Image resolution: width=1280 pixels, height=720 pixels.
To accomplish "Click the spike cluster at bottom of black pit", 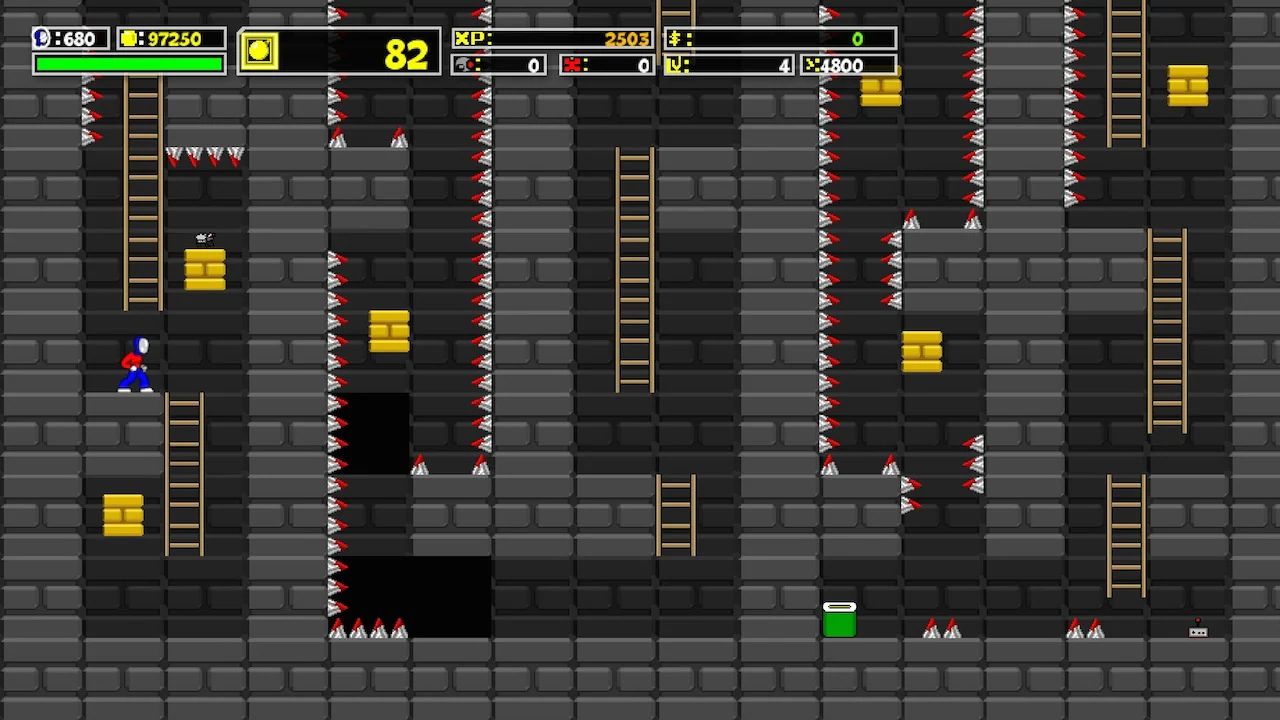I will click(370, 632).
